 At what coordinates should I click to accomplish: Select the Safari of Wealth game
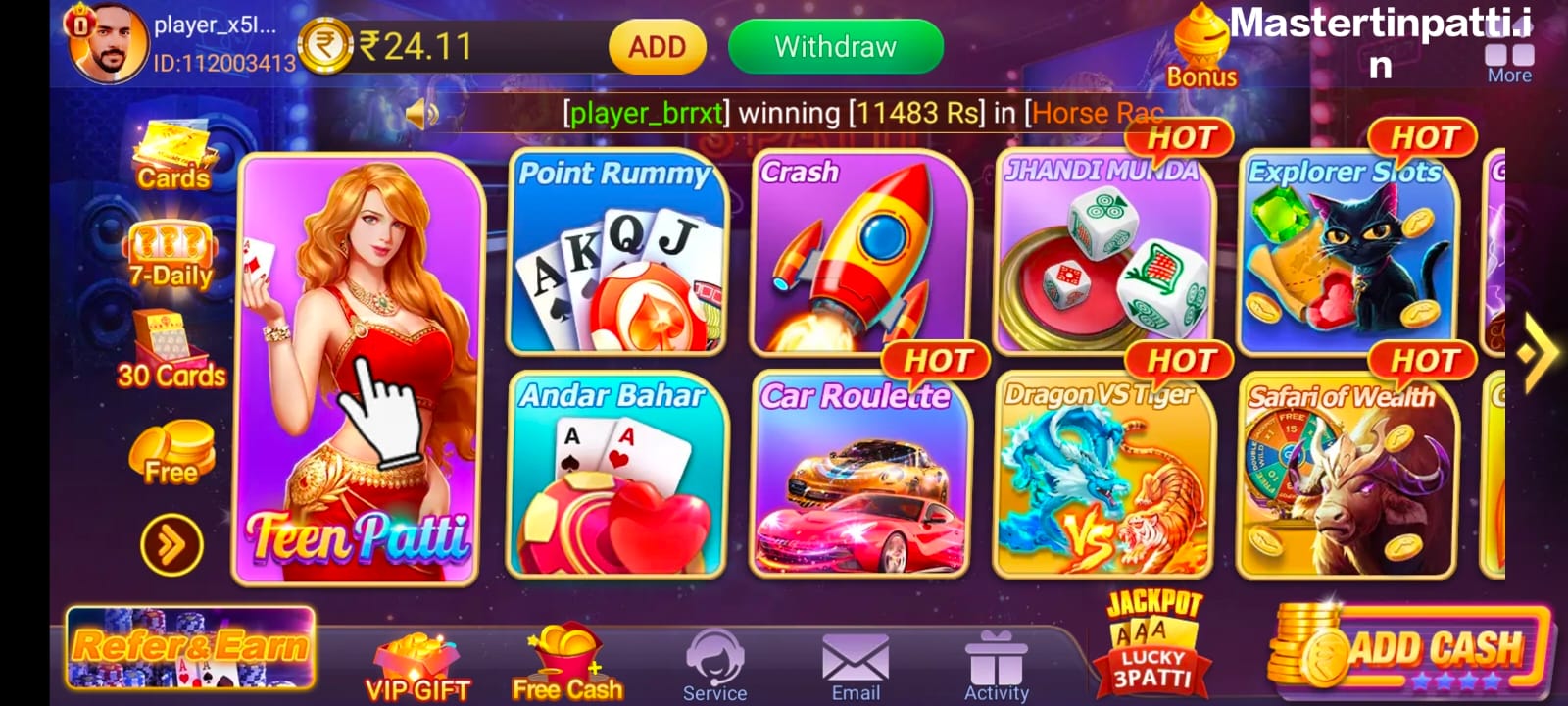[x=1347, y=476]
